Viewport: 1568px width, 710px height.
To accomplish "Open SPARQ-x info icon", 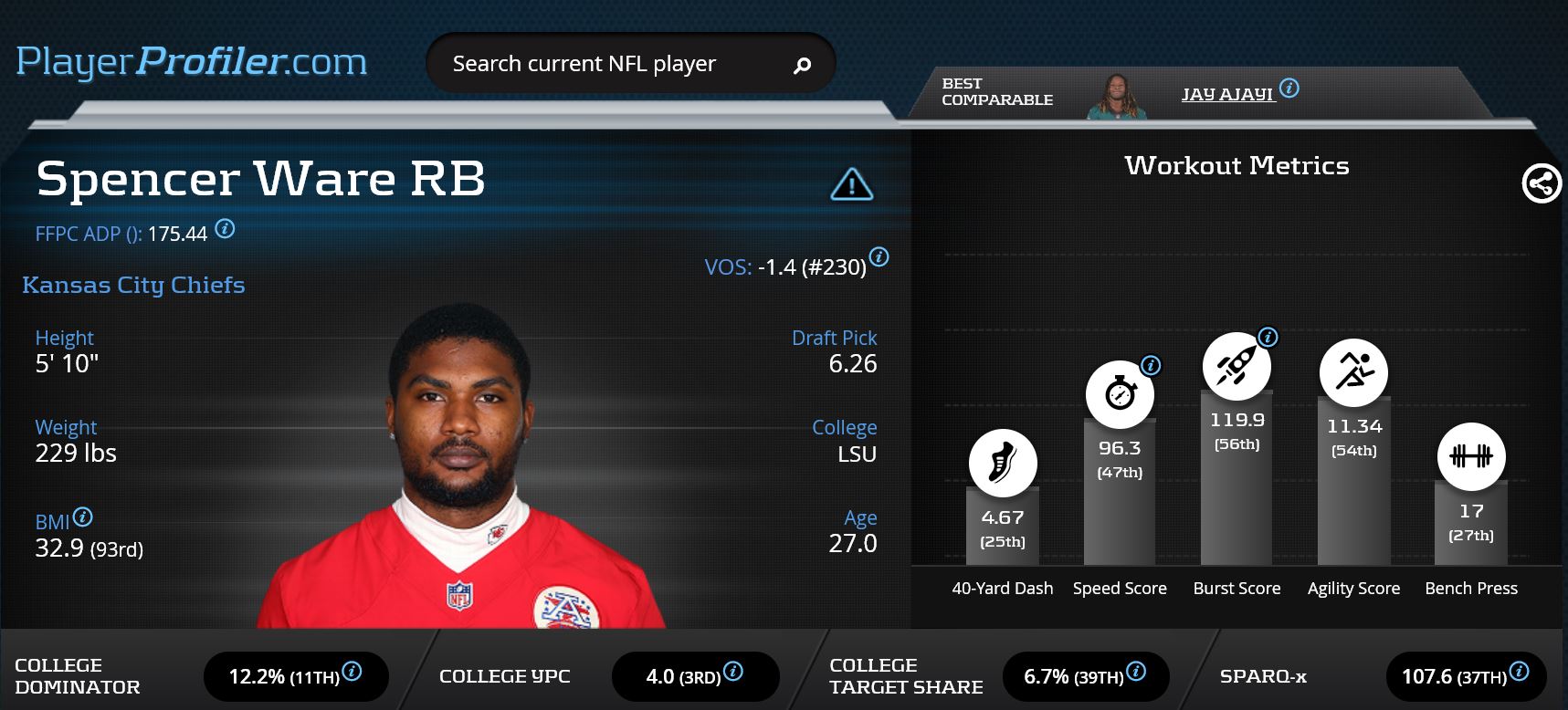I will tap(1519, 672).
